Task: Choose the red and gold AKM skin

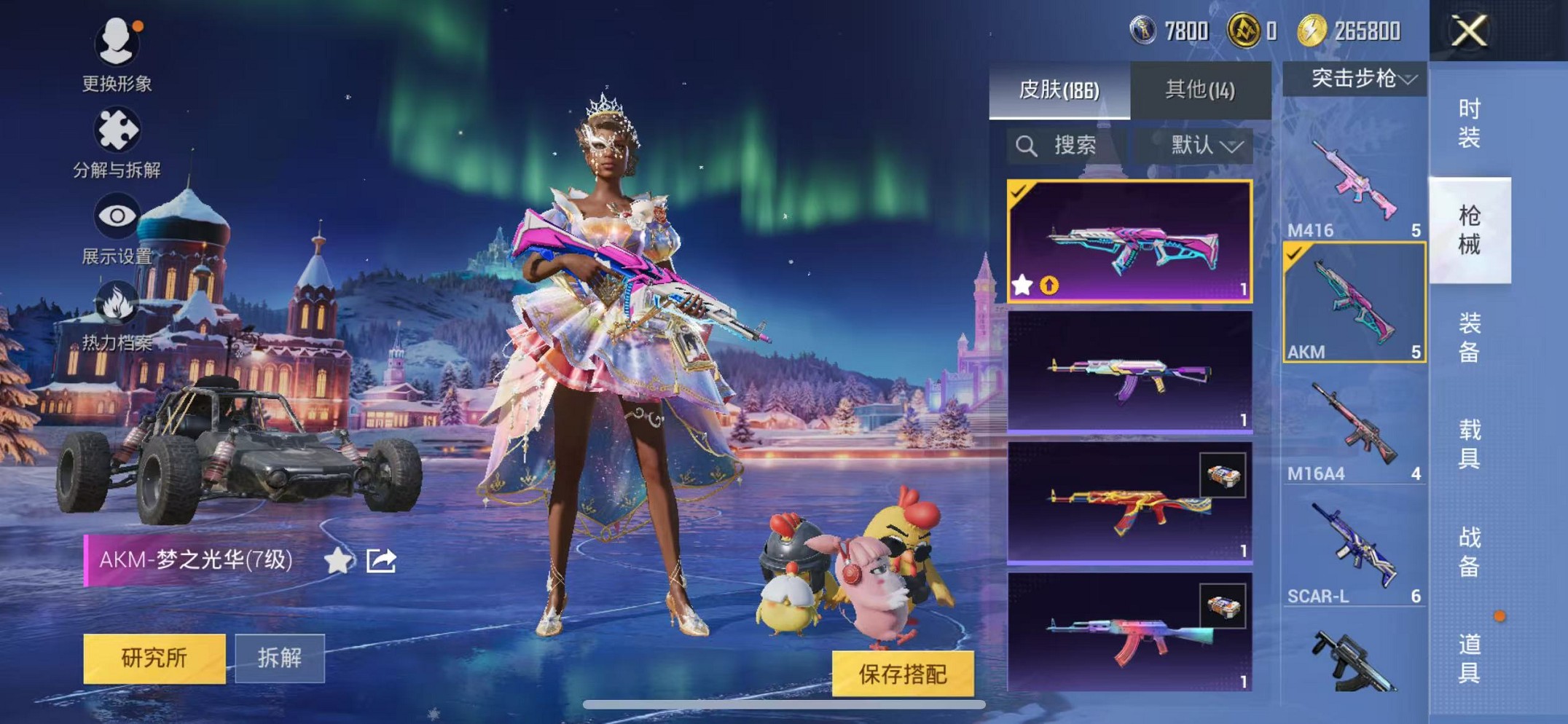Action: pos(1129,503)
